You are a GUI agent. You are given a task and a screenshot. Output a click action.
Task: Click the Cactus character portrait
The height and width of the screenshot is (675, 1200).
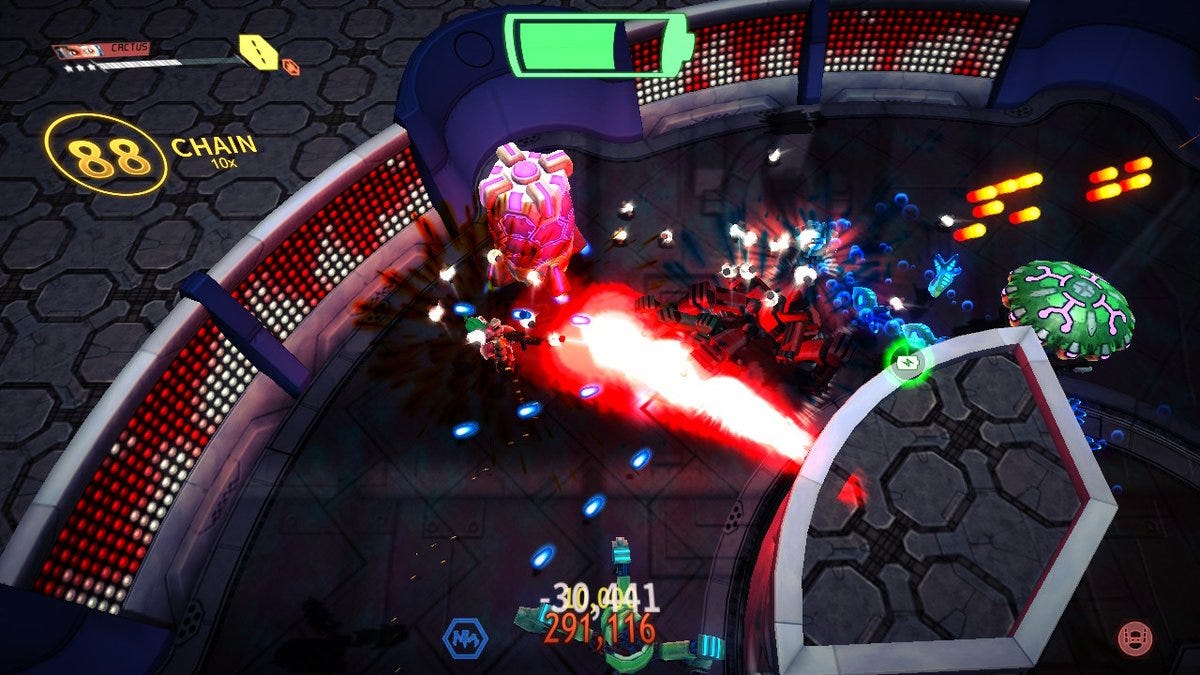coord(75,51)
